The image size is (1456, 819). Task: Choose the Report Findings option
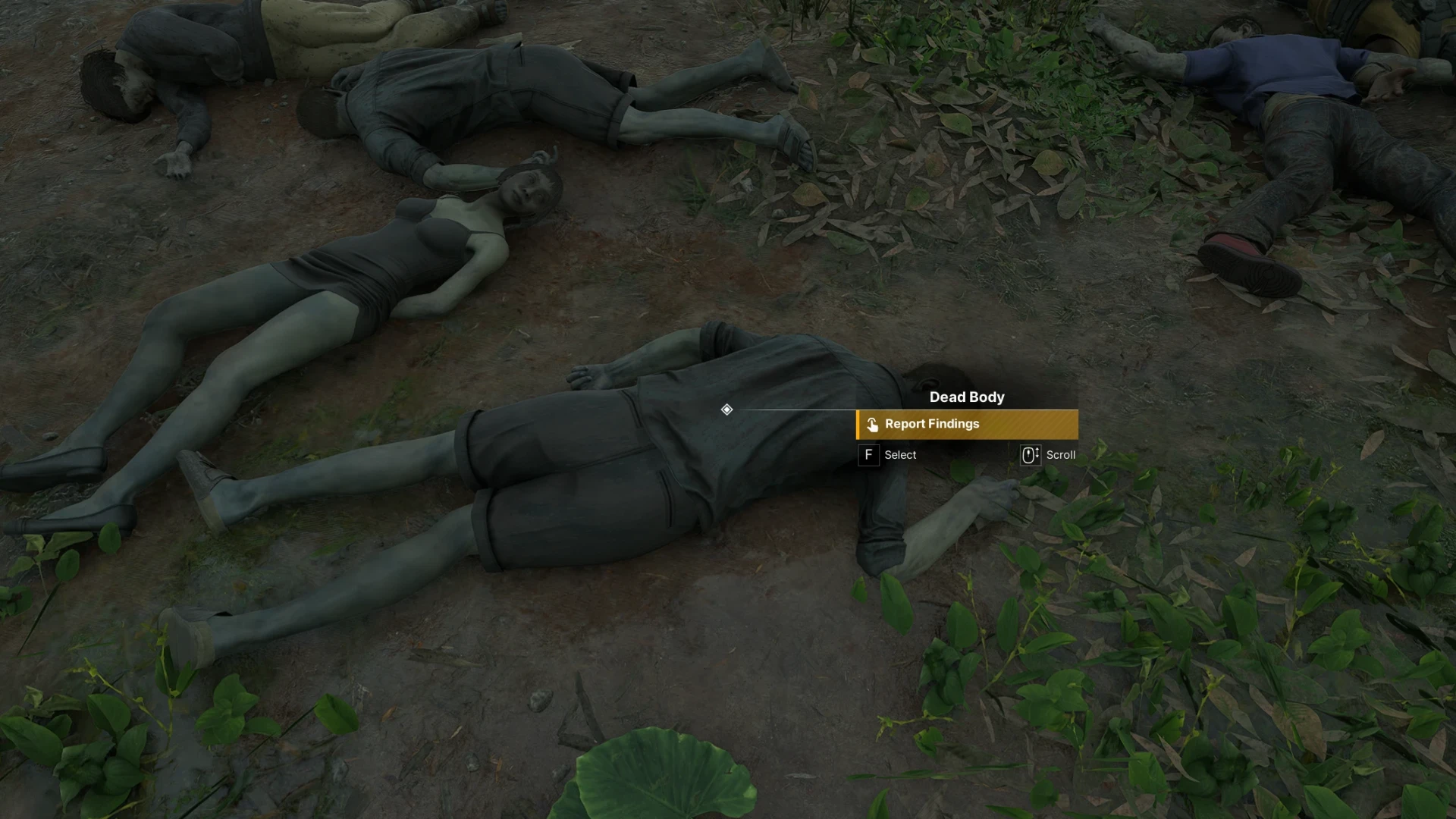point(966,425)
